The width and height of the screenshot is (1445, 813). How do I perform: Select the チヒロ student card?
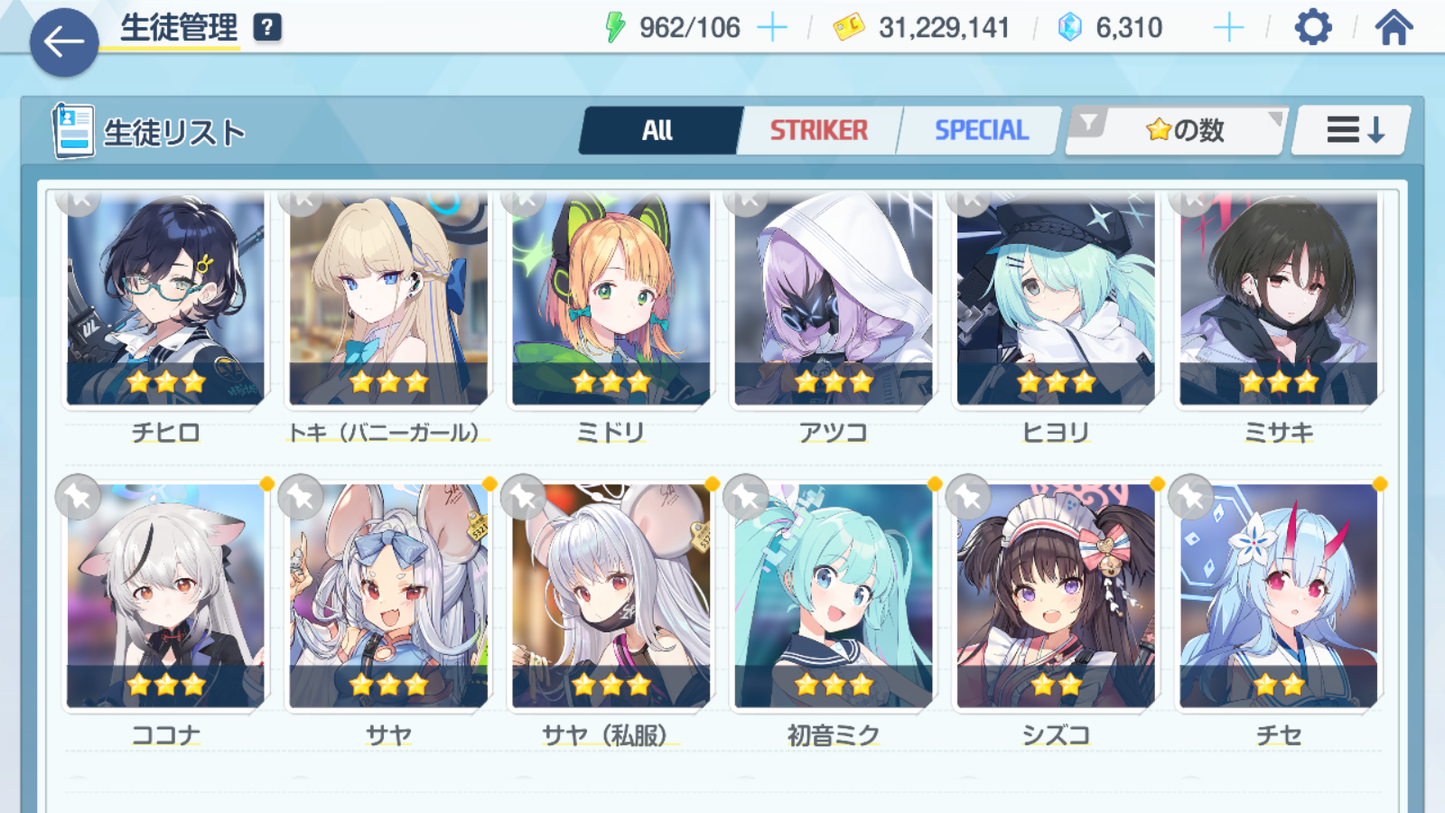[166, 300]
